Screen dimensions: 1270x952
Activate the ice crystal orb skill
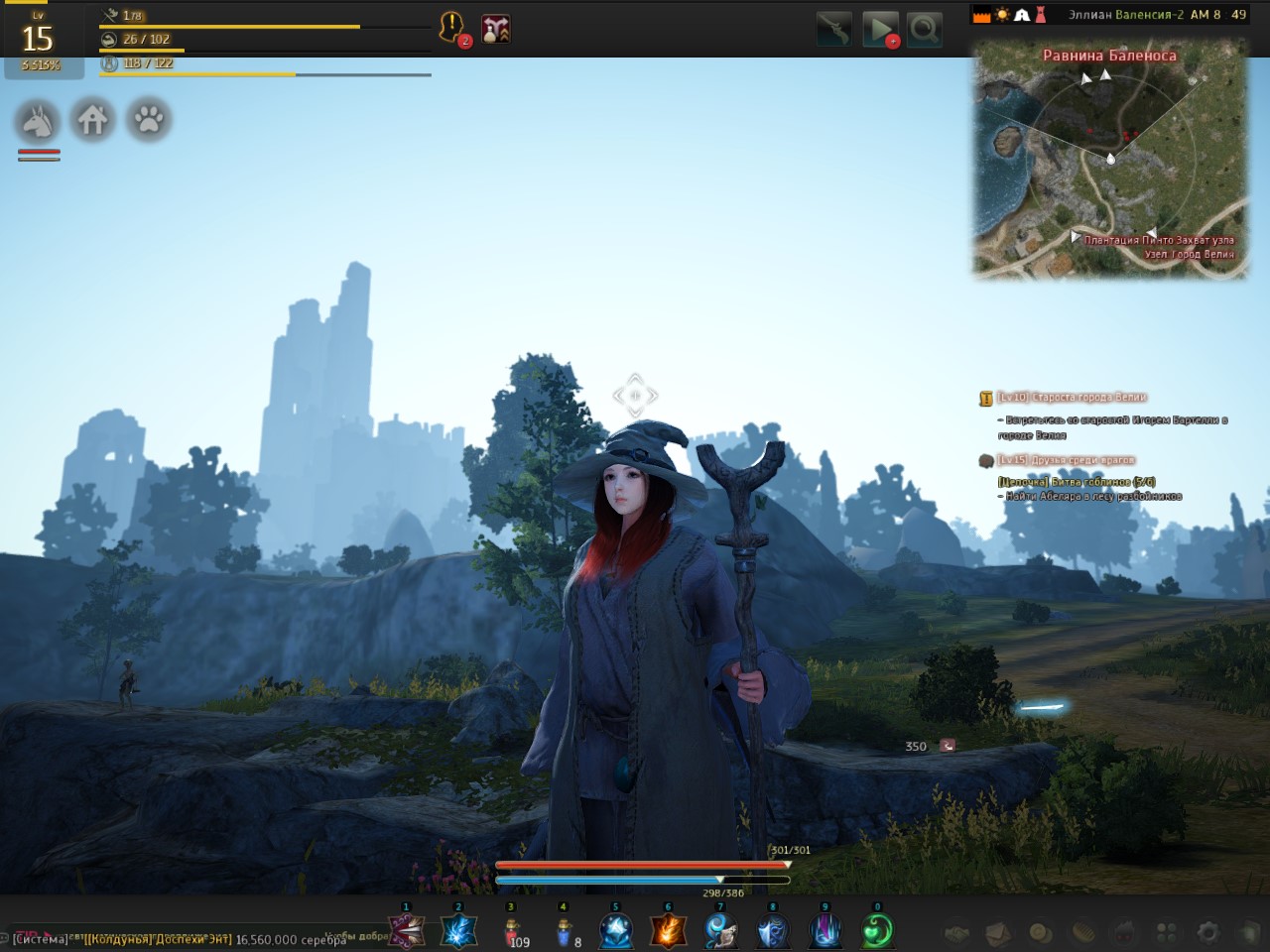coord(616,931)
